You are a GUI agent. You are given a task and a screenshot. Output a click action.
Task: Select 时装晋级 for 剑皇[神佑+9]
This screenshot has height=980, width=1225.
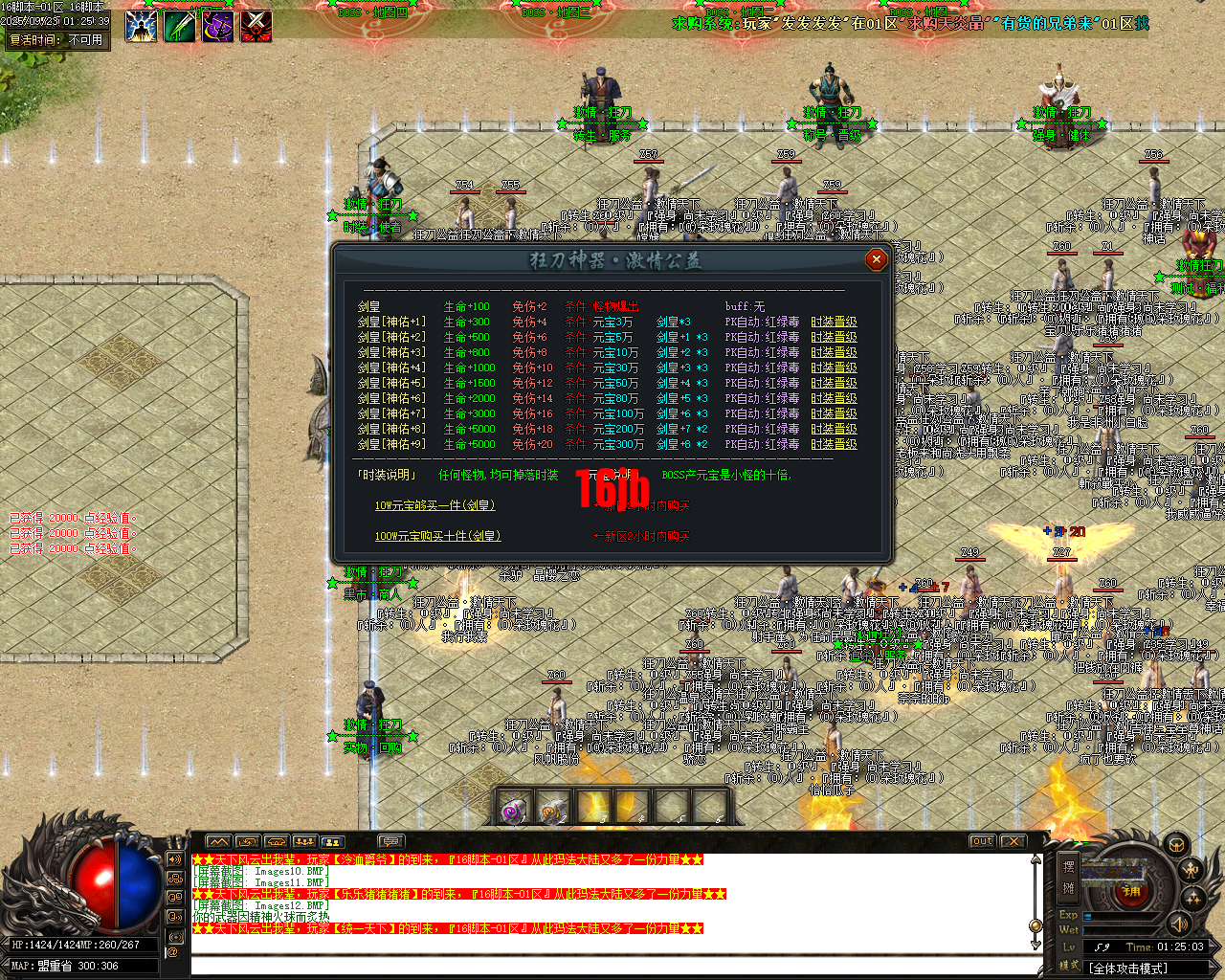coord(834,444)
